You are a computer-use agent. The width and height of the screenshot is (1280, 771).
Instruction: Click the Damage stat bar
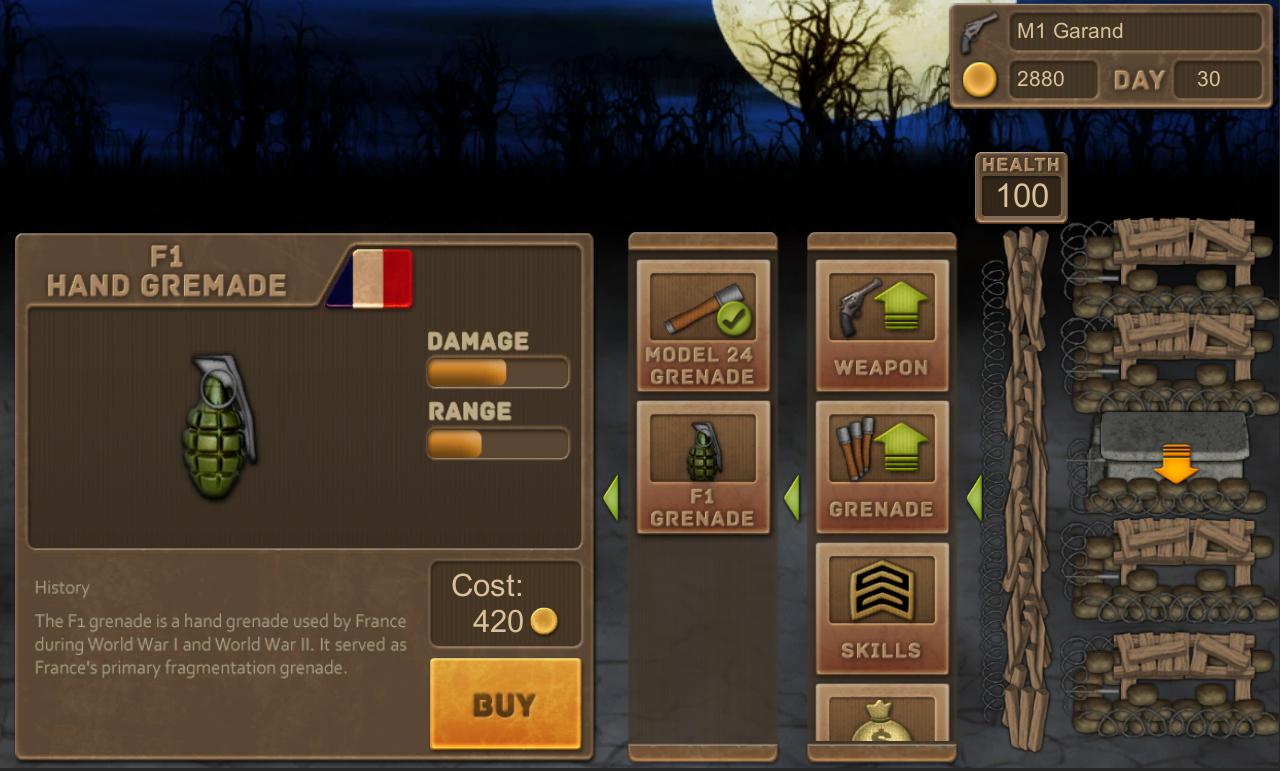pos(497,372)
